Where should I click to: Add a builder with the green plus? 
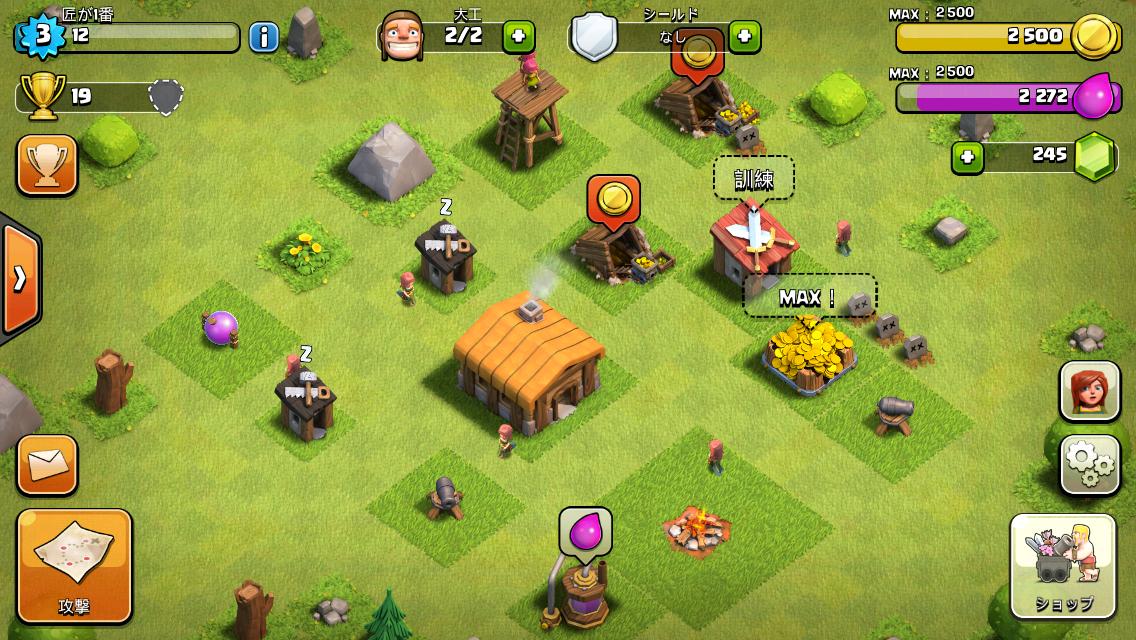click(x=518, y=37)
